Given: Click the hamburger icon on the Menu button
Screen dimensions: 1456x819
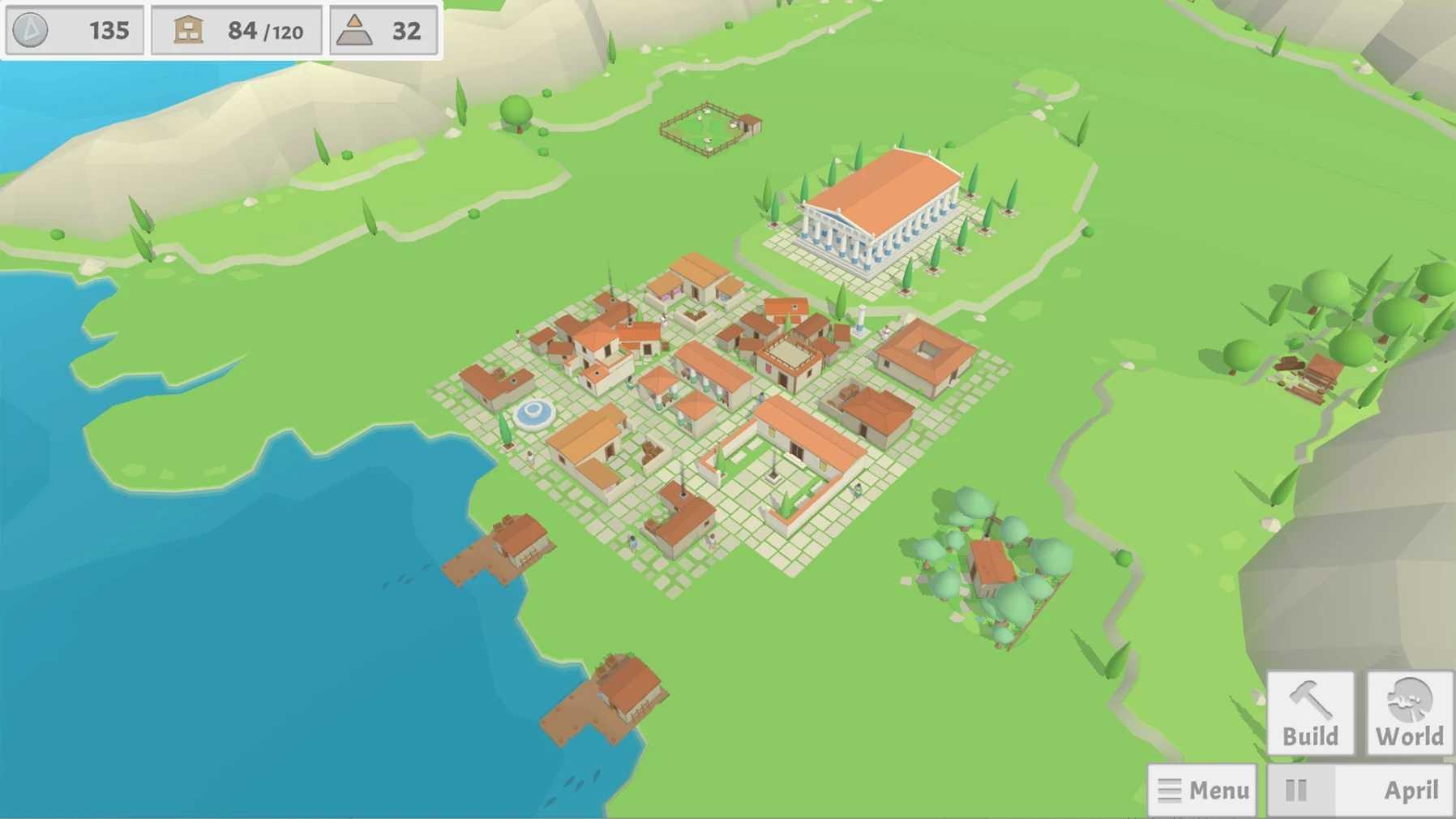Looking at the screenshot, I should pos(1168,789).
